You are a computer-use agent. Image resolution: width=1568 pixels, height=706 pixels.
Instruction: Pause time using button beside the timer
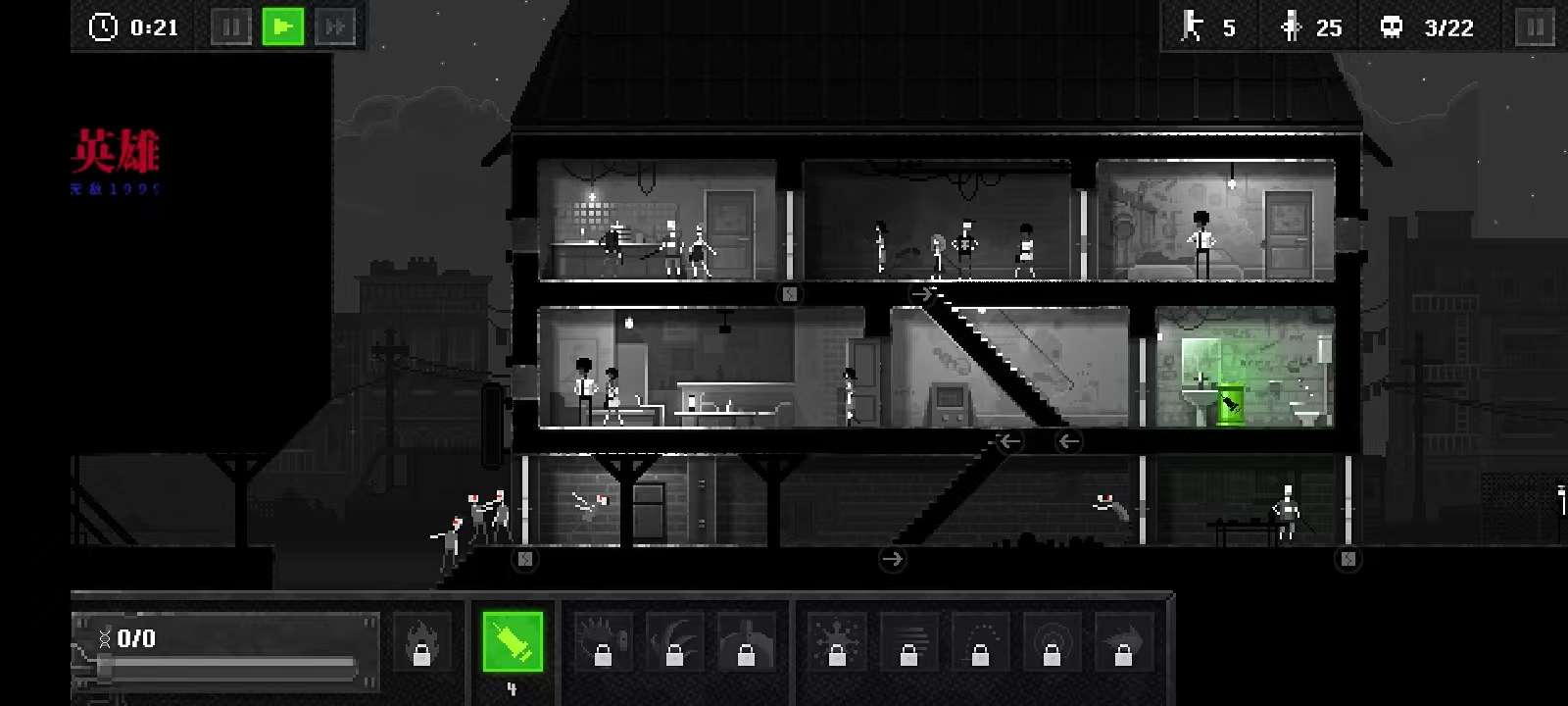click(x=231, y=27)
